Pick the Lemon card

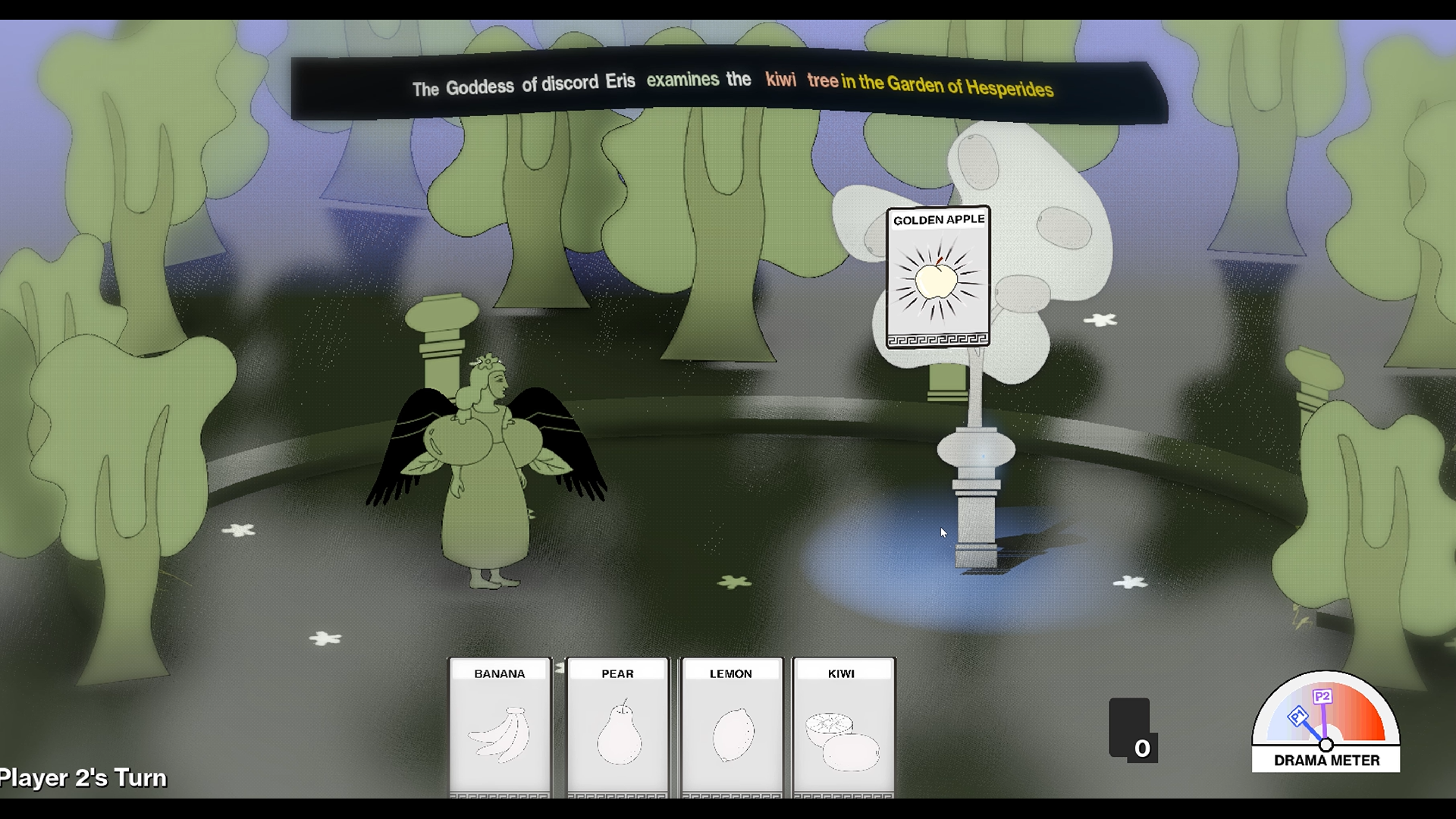(731, 728)
